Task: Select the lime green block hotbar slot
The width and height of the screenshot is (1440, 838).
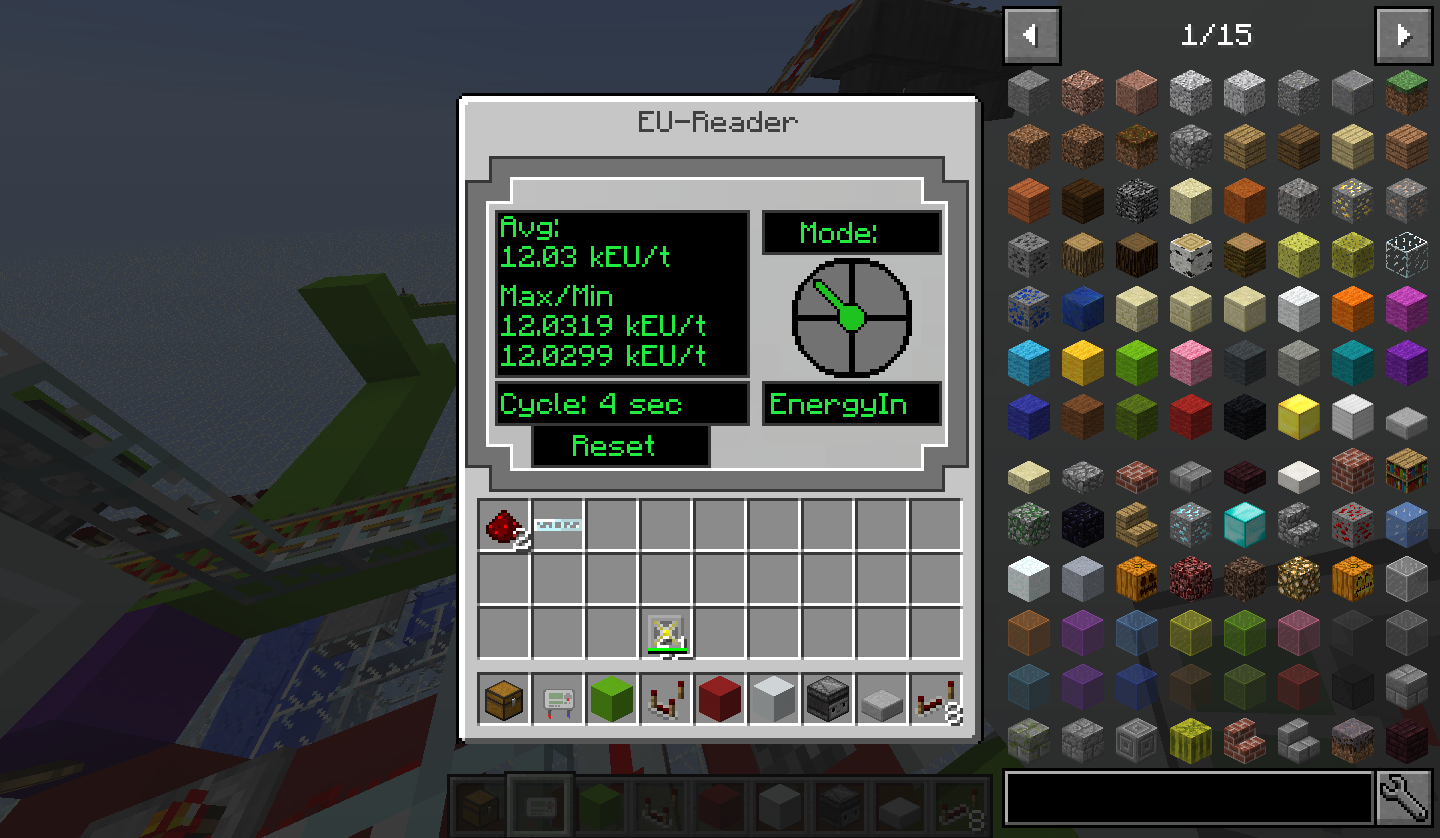Action: click(x=612, y=699)
